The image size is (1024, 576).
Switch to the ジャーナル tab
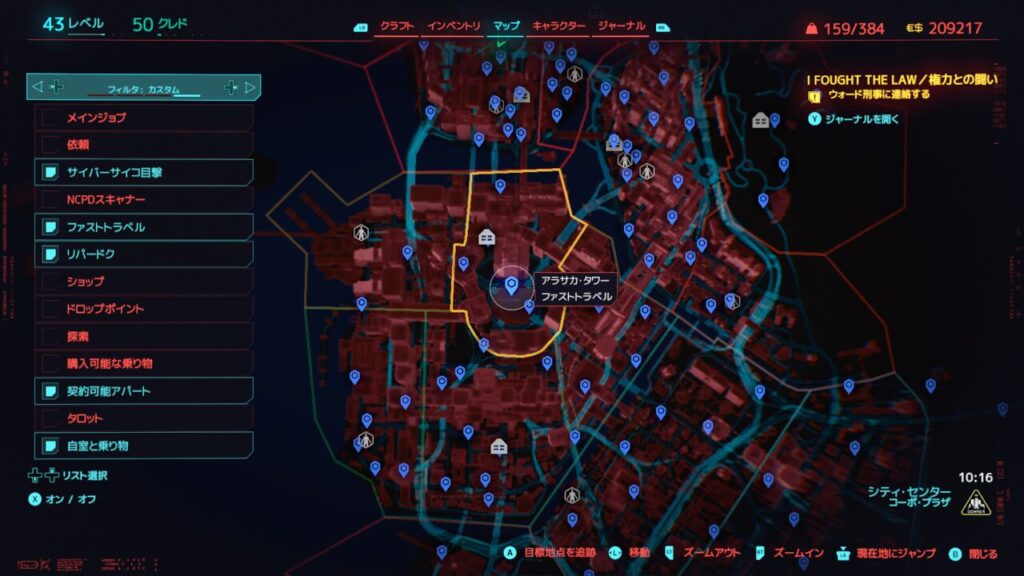coord(621,26)
